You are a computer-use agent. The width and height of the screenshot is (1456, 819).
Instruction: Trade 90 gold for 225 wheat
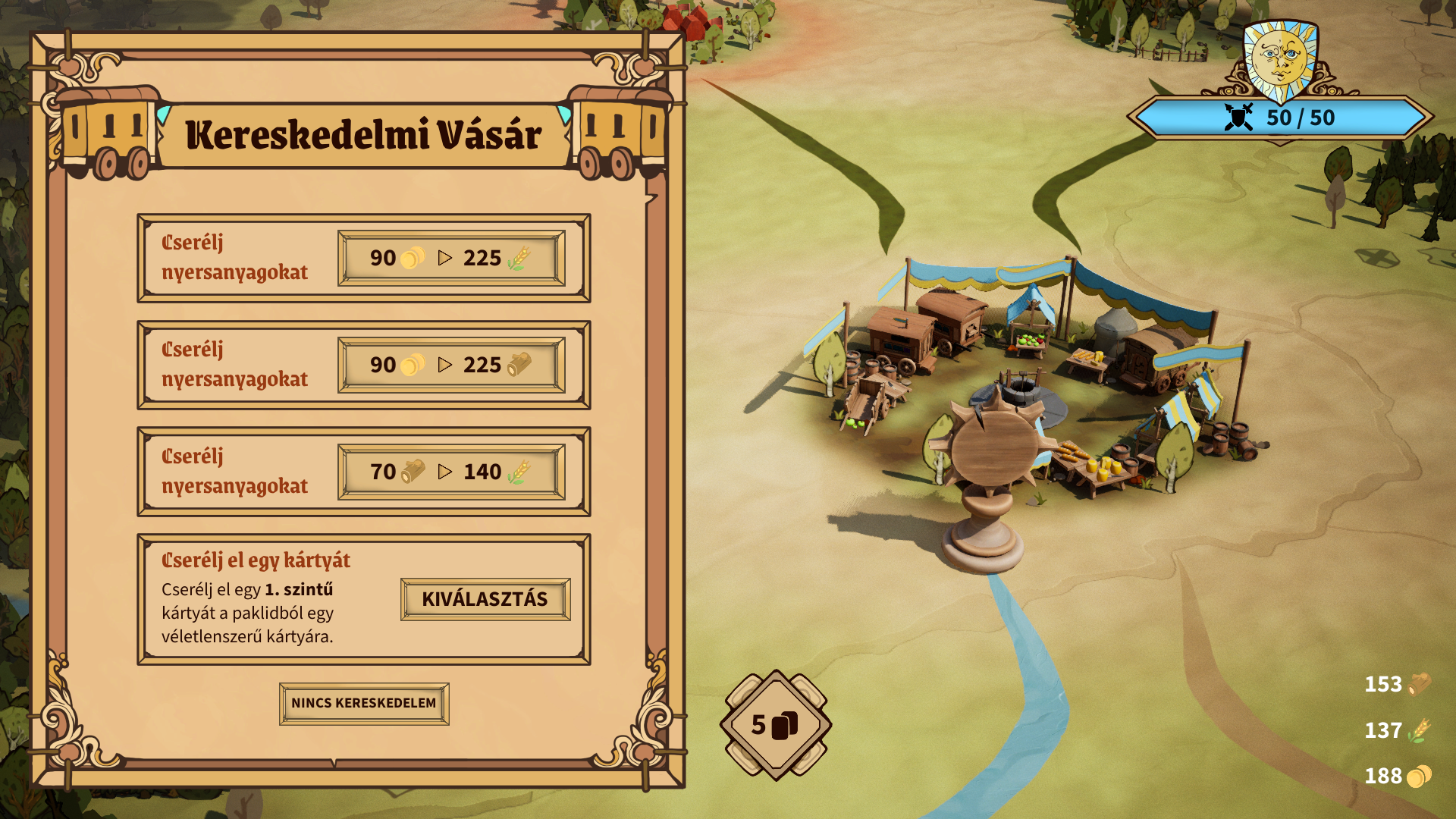tap(451, 259)
